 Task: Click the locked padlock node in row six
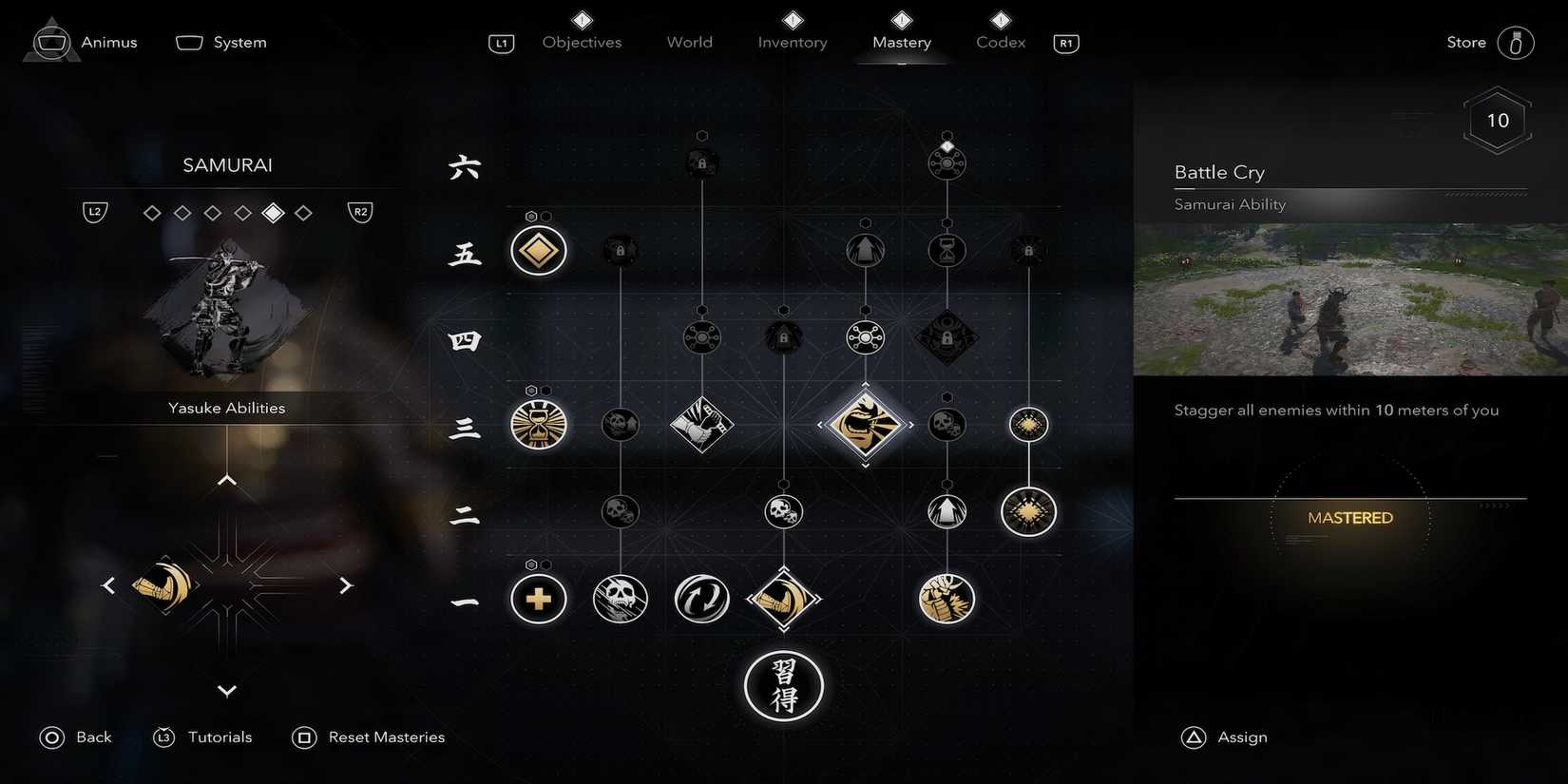click(701, 162)
